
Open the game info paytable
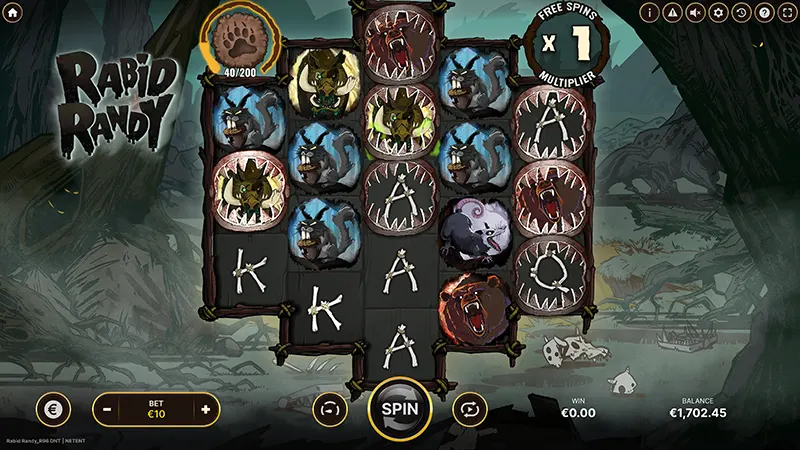[651, 13]
